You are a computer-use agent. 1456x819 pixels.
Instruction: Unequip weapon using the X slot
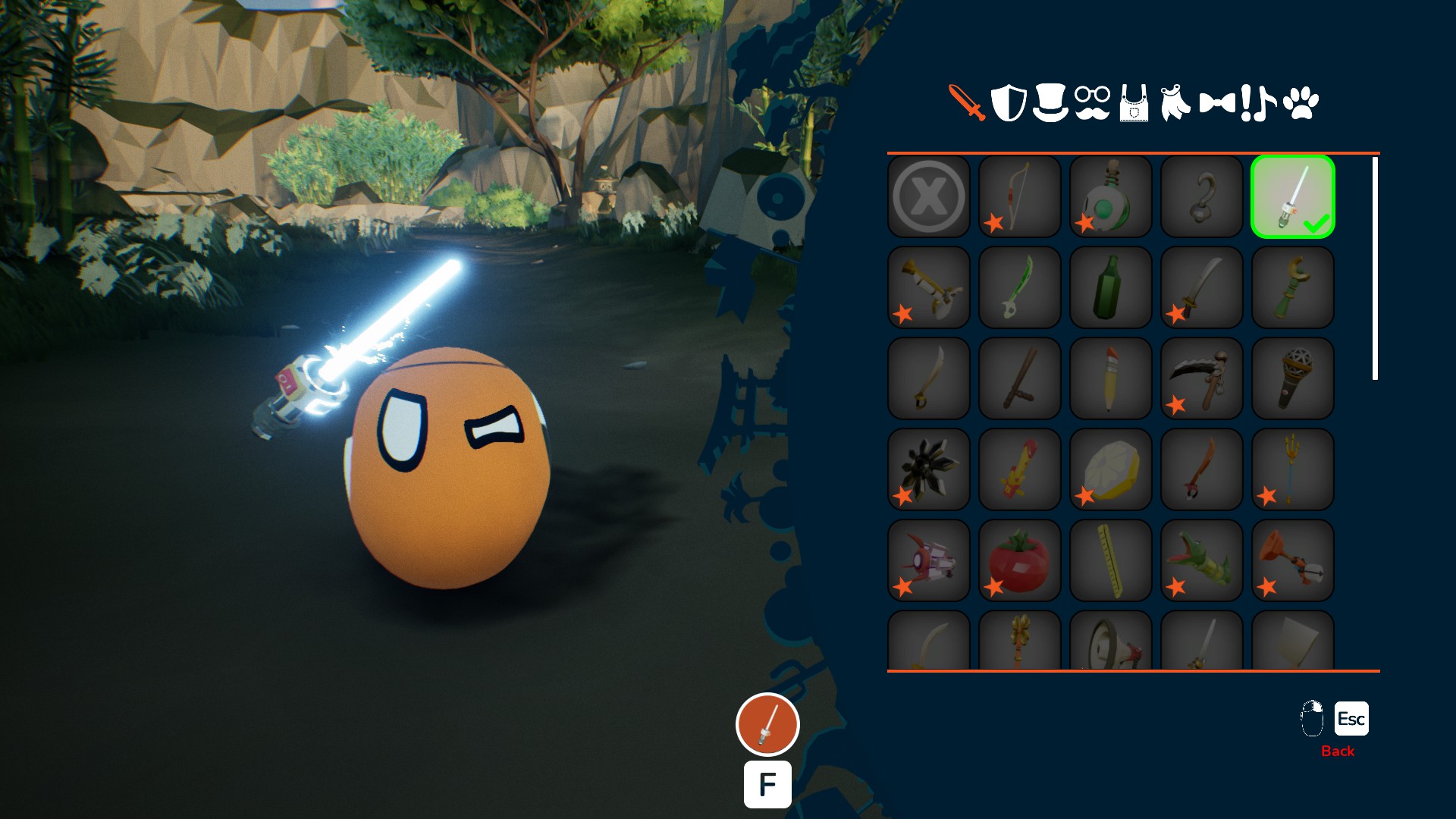pyautogui.click(x=929, y=197)
